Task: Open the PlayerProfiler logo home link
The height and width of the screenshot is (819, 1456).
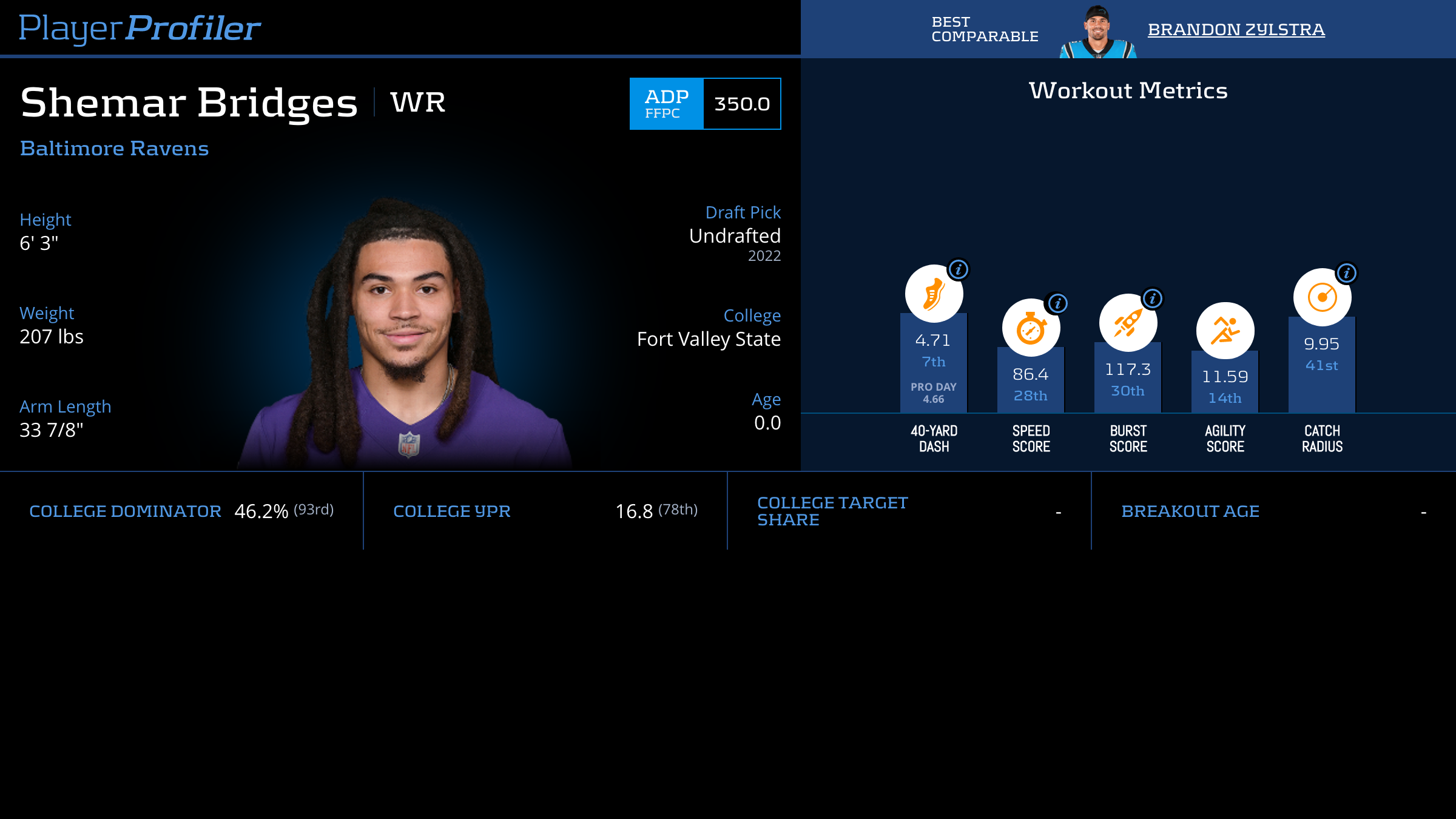Action: tap(140, 28)
